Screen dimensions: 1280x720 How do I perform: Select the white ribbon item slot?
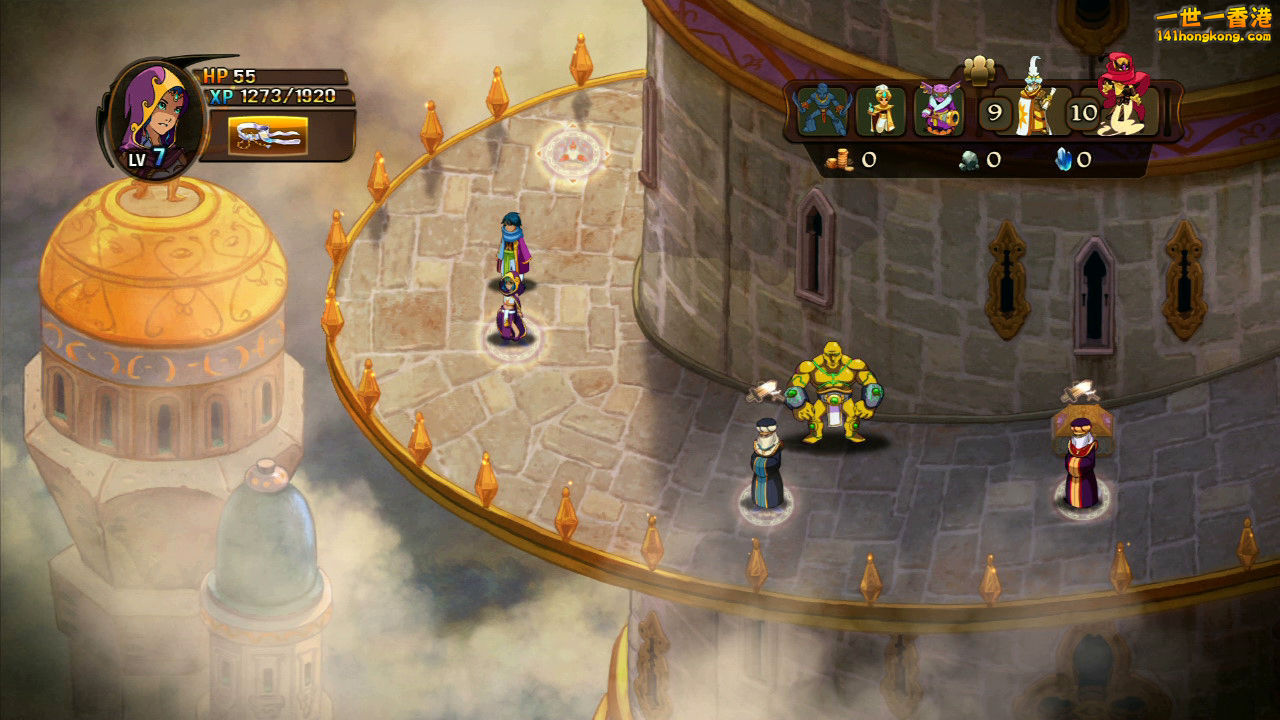tap(267, 136)
